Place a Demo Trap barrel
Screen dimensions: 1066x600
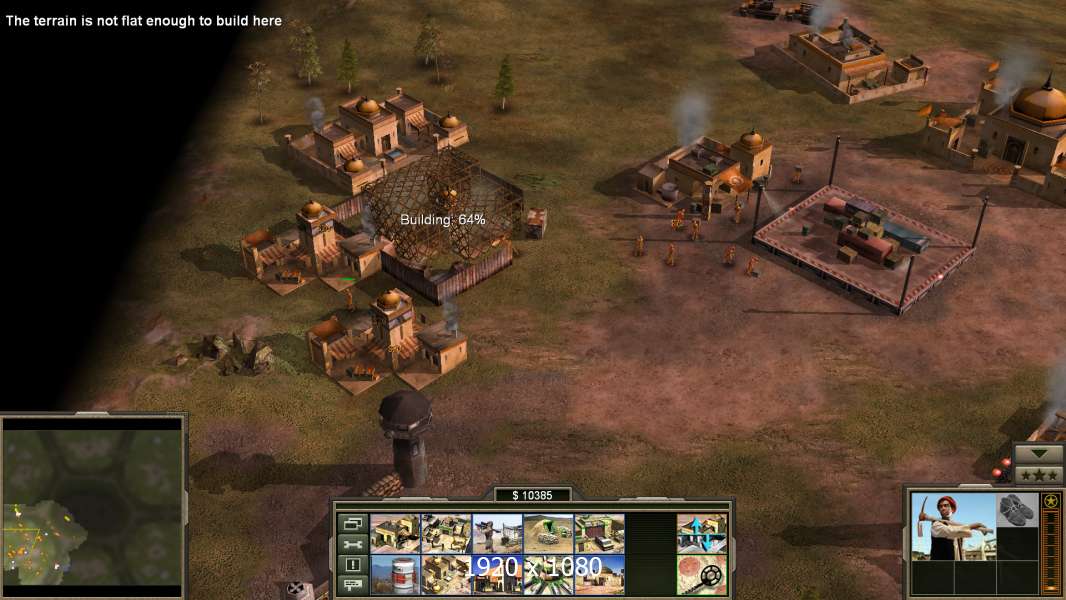click(395, 574)
